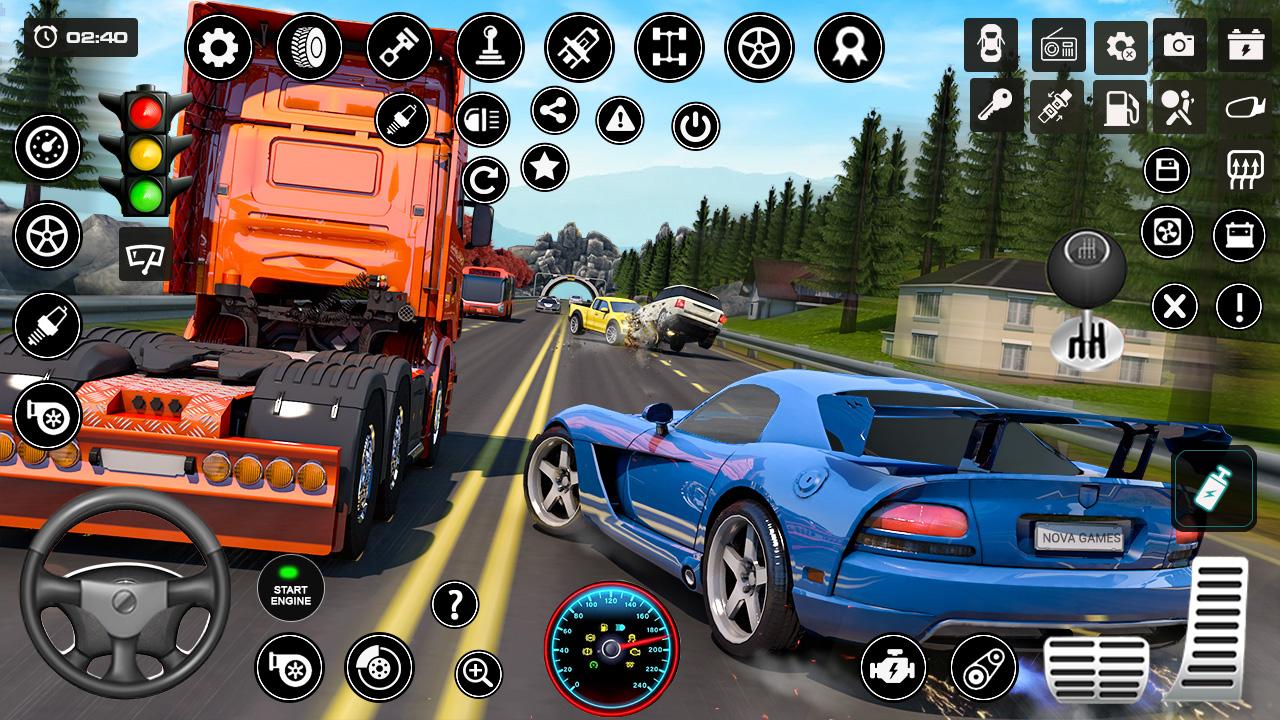Close with the X circle button
The image size is (1280, 720).
(1175, 306)
